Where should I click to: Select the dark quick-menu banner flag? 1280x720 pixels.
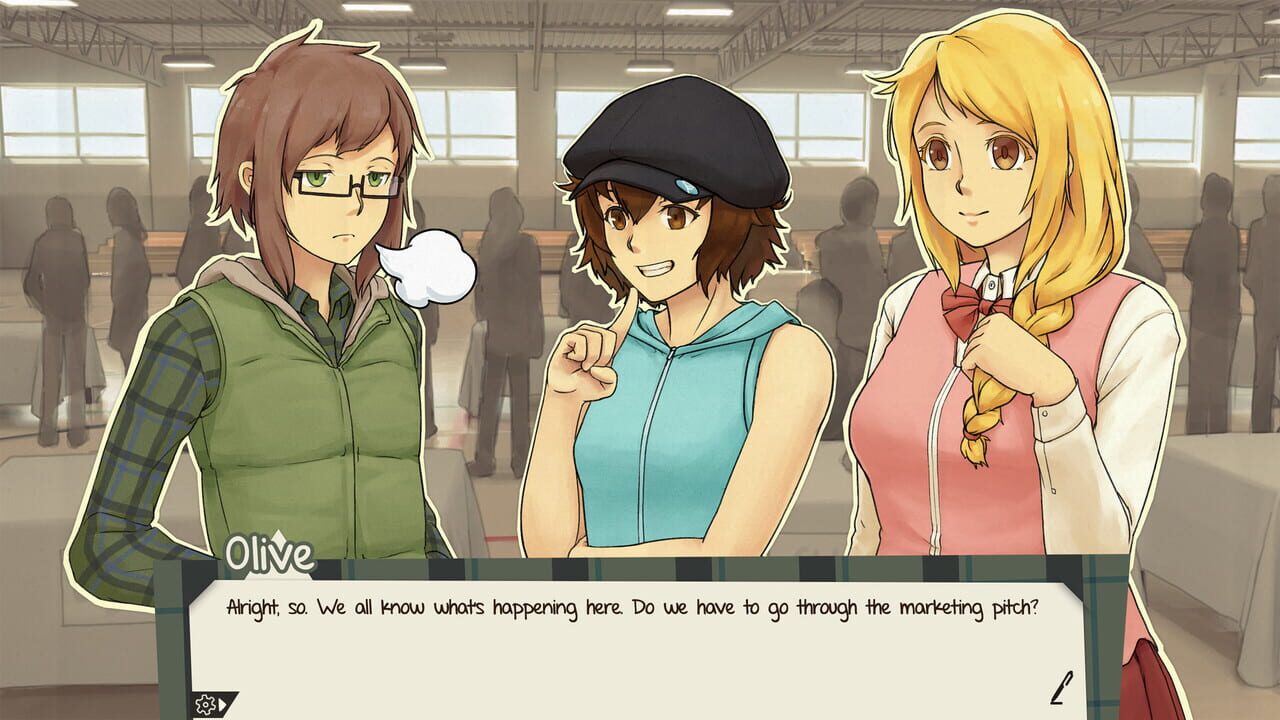coord(215,704)
